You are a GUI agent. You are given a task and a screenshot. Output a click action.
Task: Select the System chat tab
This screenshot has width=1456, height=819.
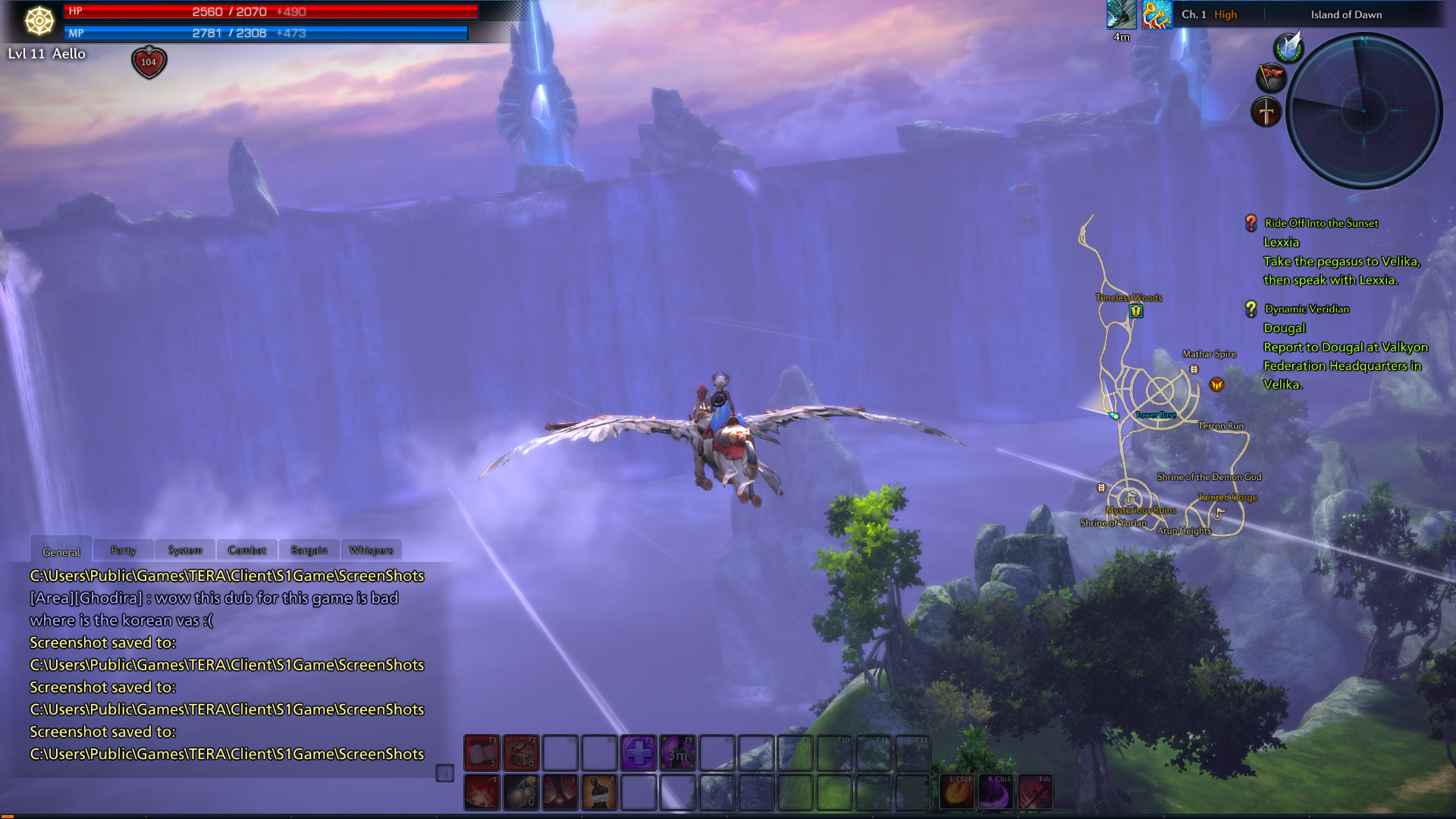[185, 550]
